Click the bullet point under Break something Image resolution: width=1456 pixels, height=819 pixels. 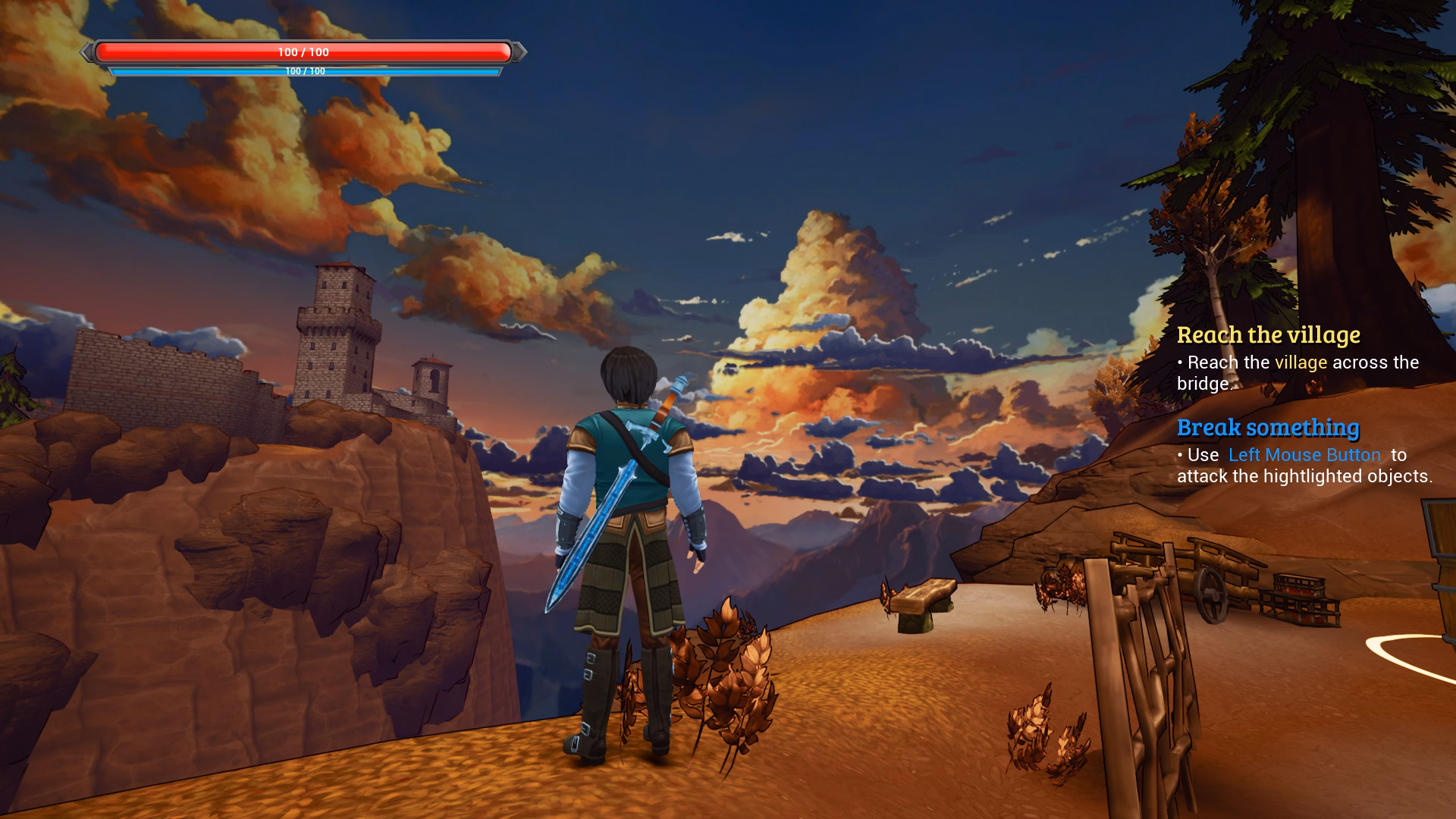tap(1181, 455)
